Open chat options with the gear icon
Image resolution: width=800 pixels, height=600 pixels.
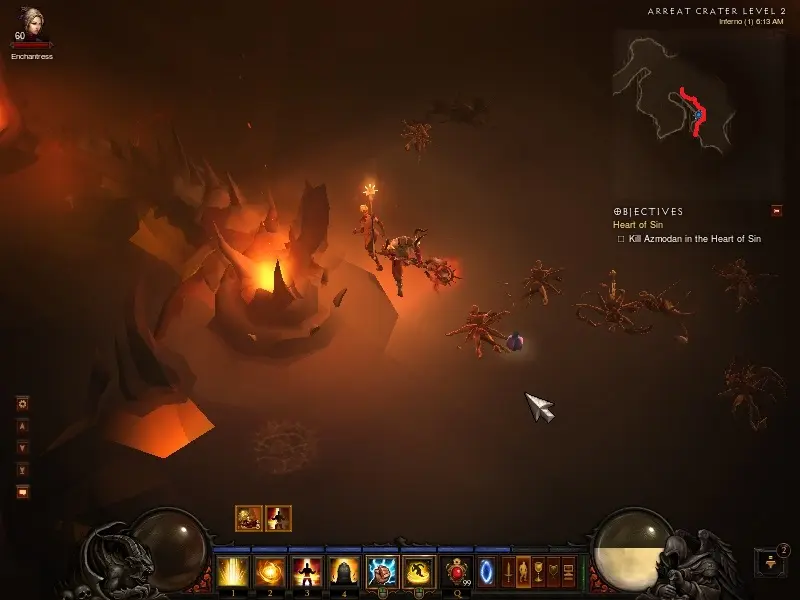coord(23,404)
